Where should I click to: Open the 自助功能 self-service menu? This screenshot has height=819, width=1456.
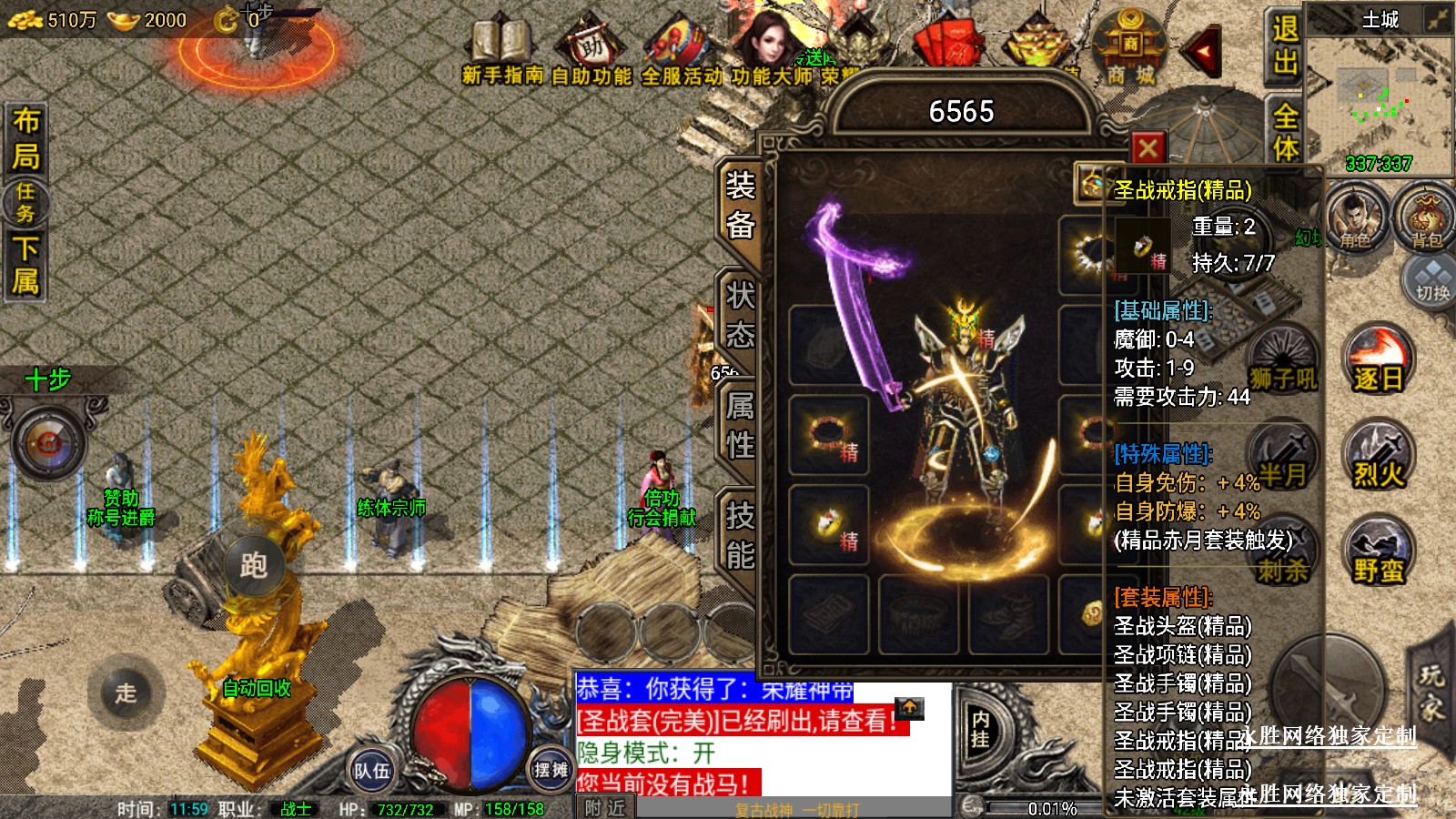click(591, 55)
